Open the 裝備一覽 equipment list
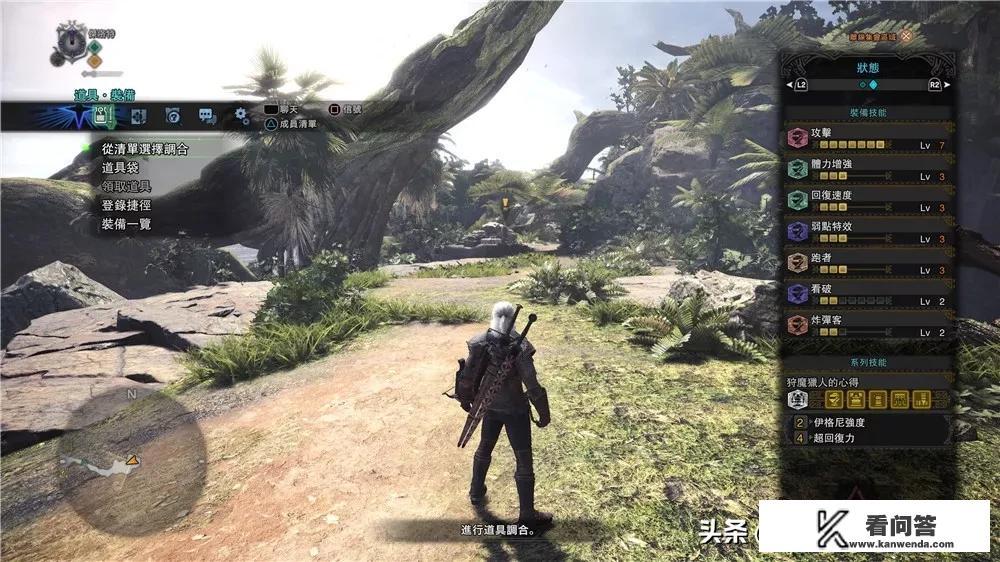 tap(125, 224)
